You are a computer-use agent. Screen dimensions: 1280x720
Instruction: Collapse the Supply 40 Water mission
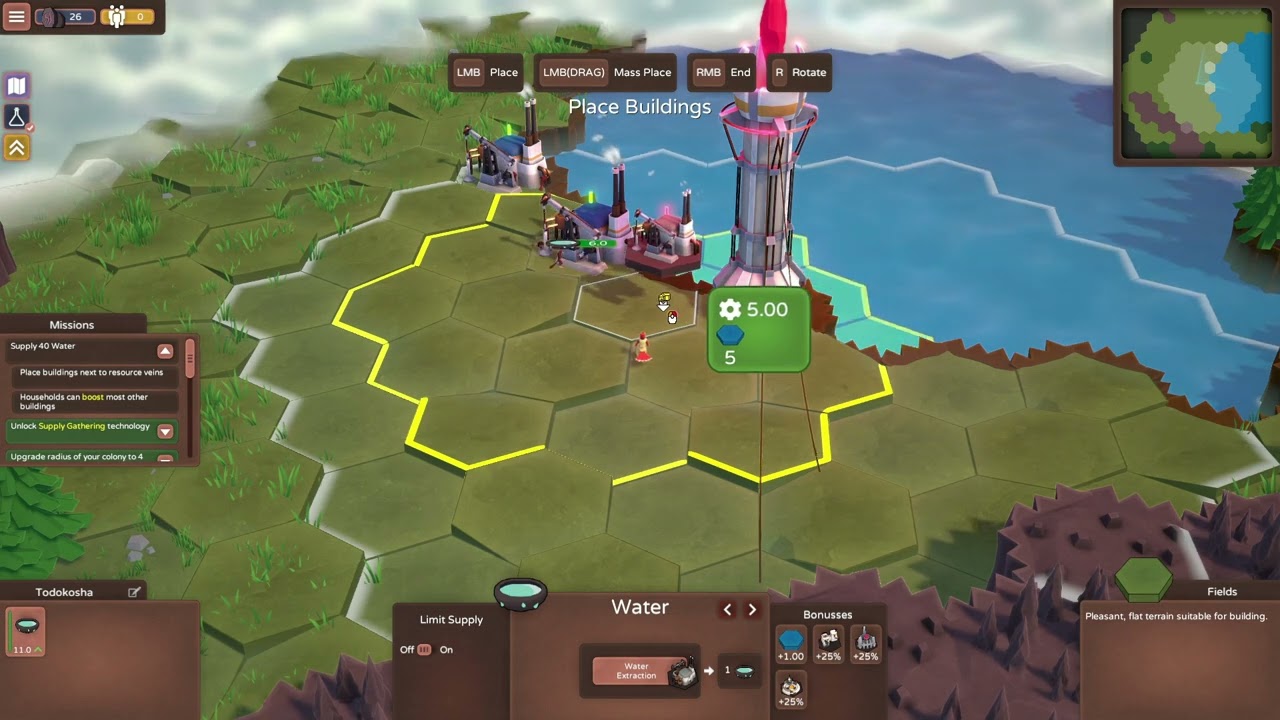coord(165,351)
